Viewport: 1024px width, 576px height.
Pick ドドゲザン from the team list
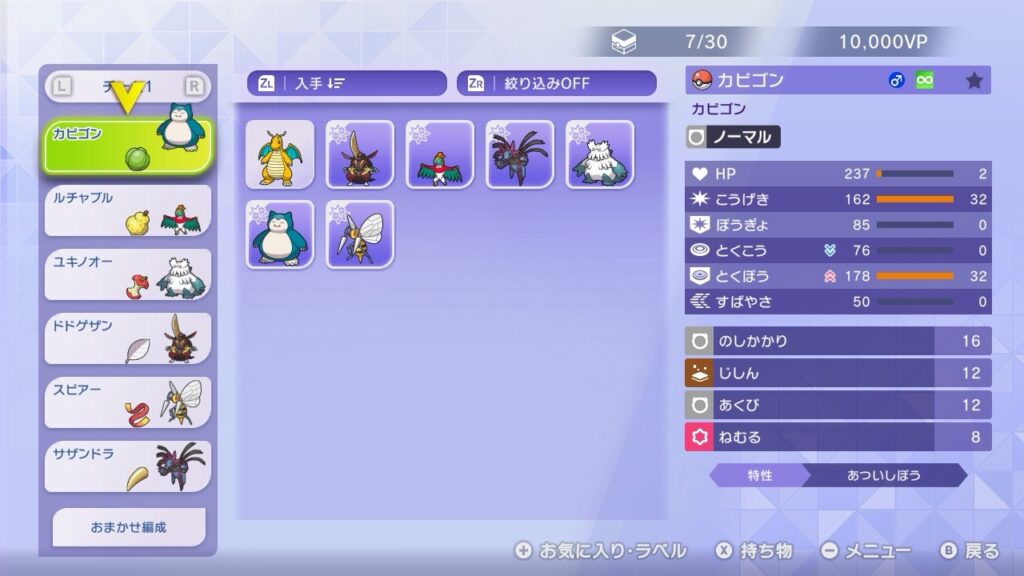tap(127, 338)
